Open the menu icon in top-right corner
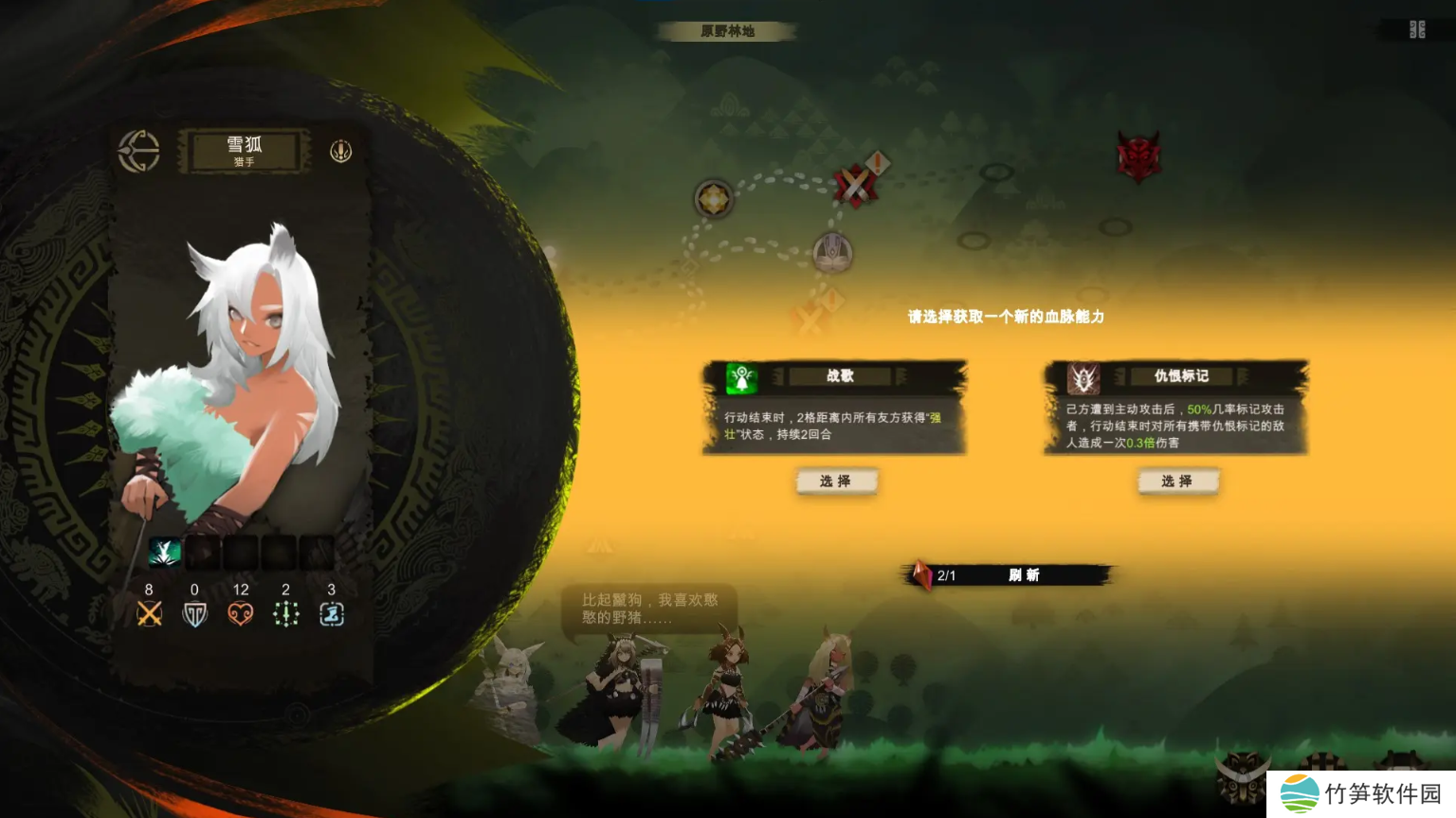The width and height of the screenshot is (1456, 818). tap(1417, 29)
